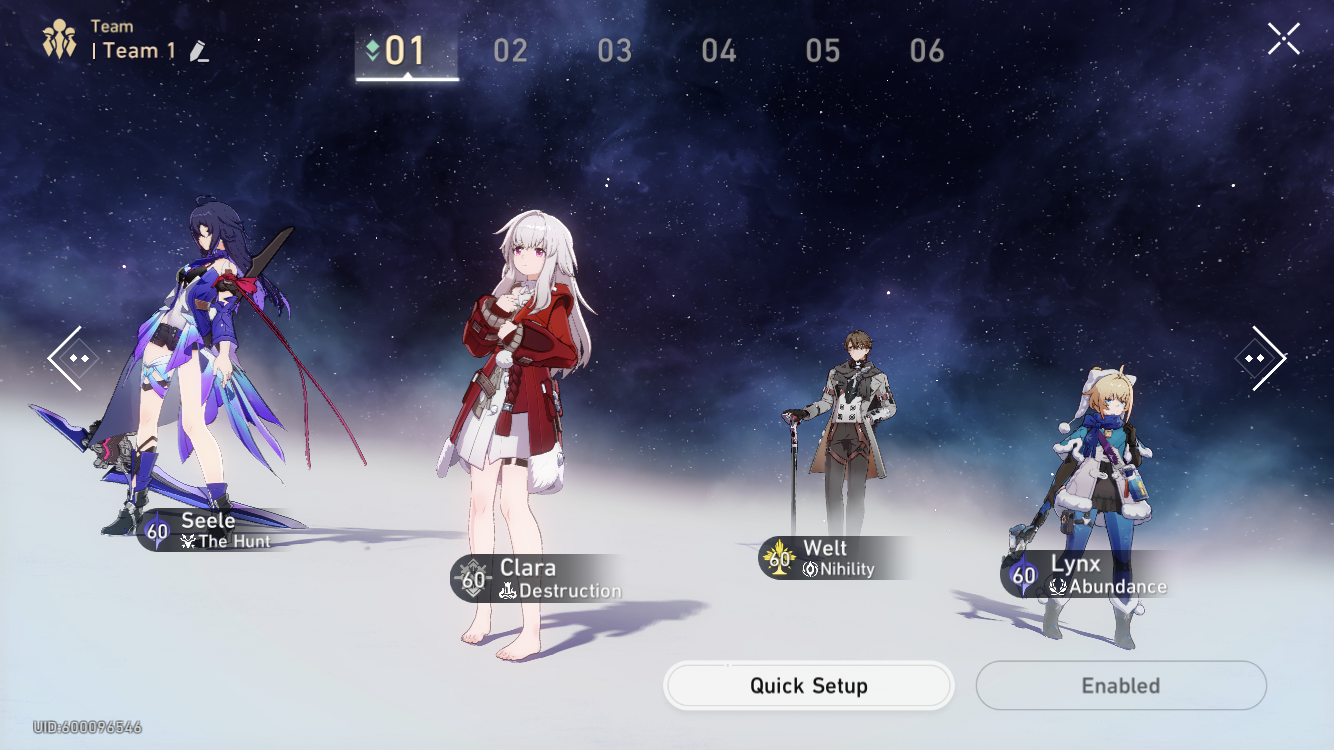This screenshot has width=1334, height=750.
Task: Select team preset 05
Action: [822, 49]
